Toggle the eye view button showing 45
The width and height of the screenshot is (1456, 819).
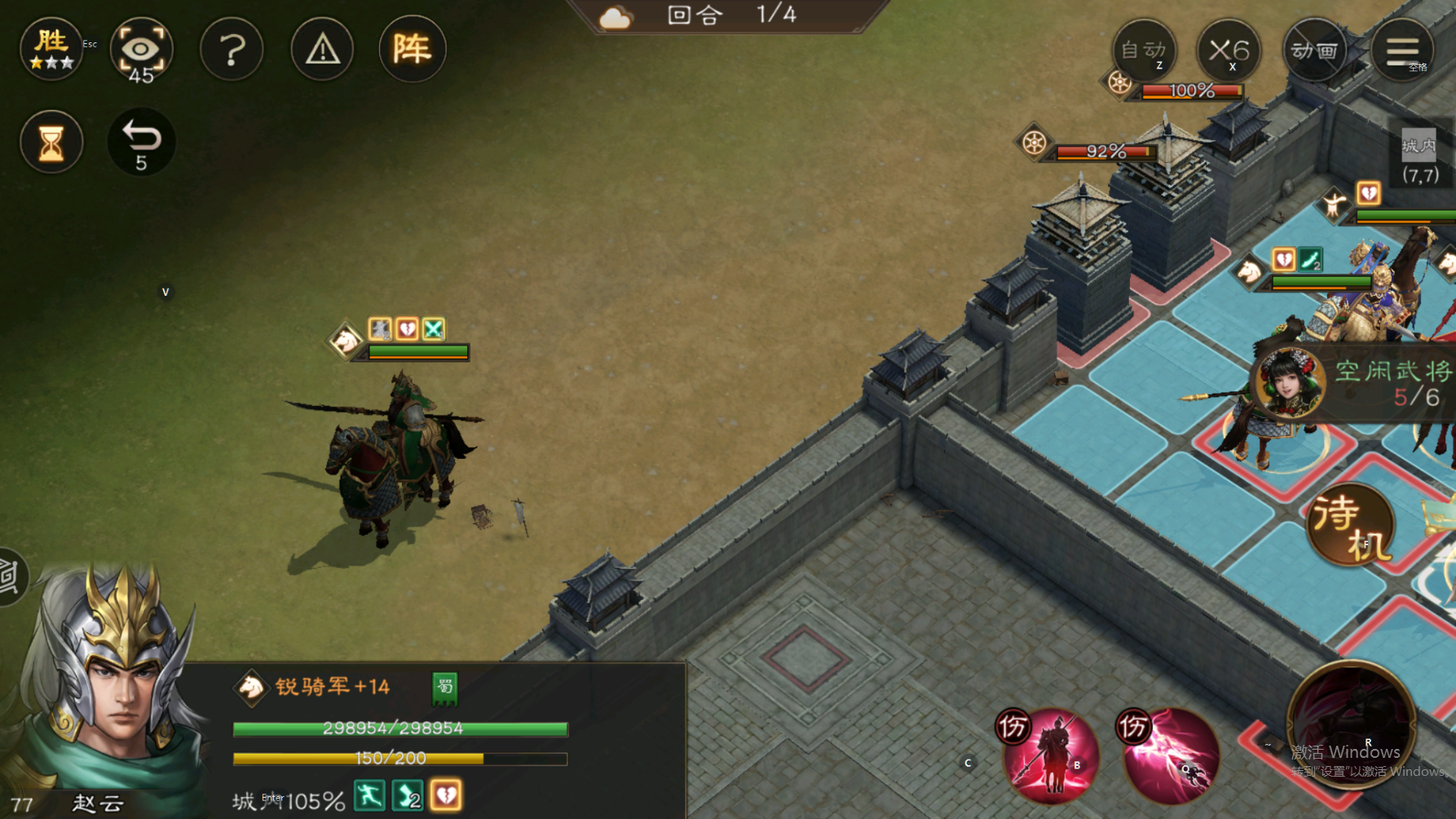pos(141,51)
